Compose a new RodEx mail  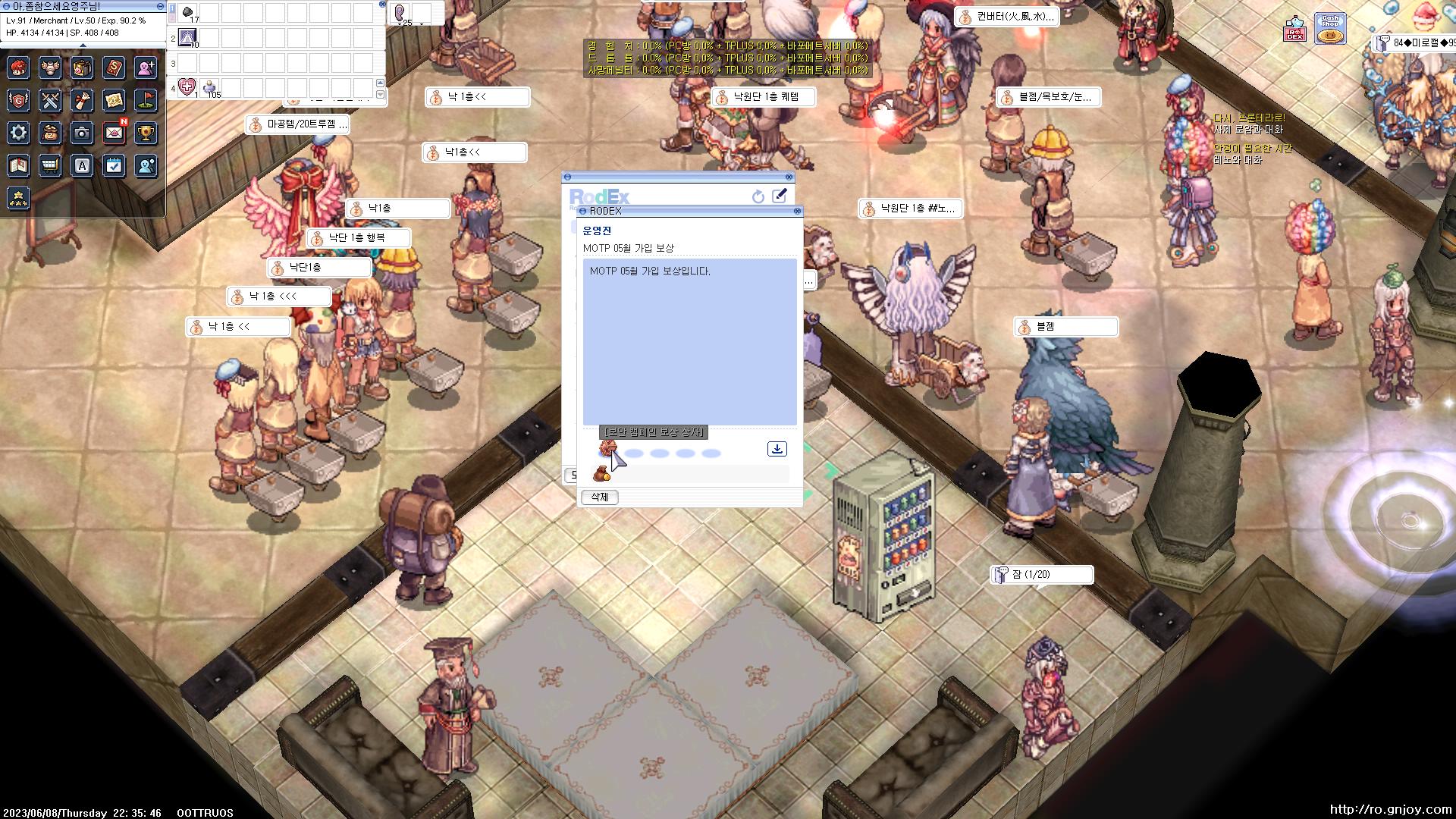(779, 196)
